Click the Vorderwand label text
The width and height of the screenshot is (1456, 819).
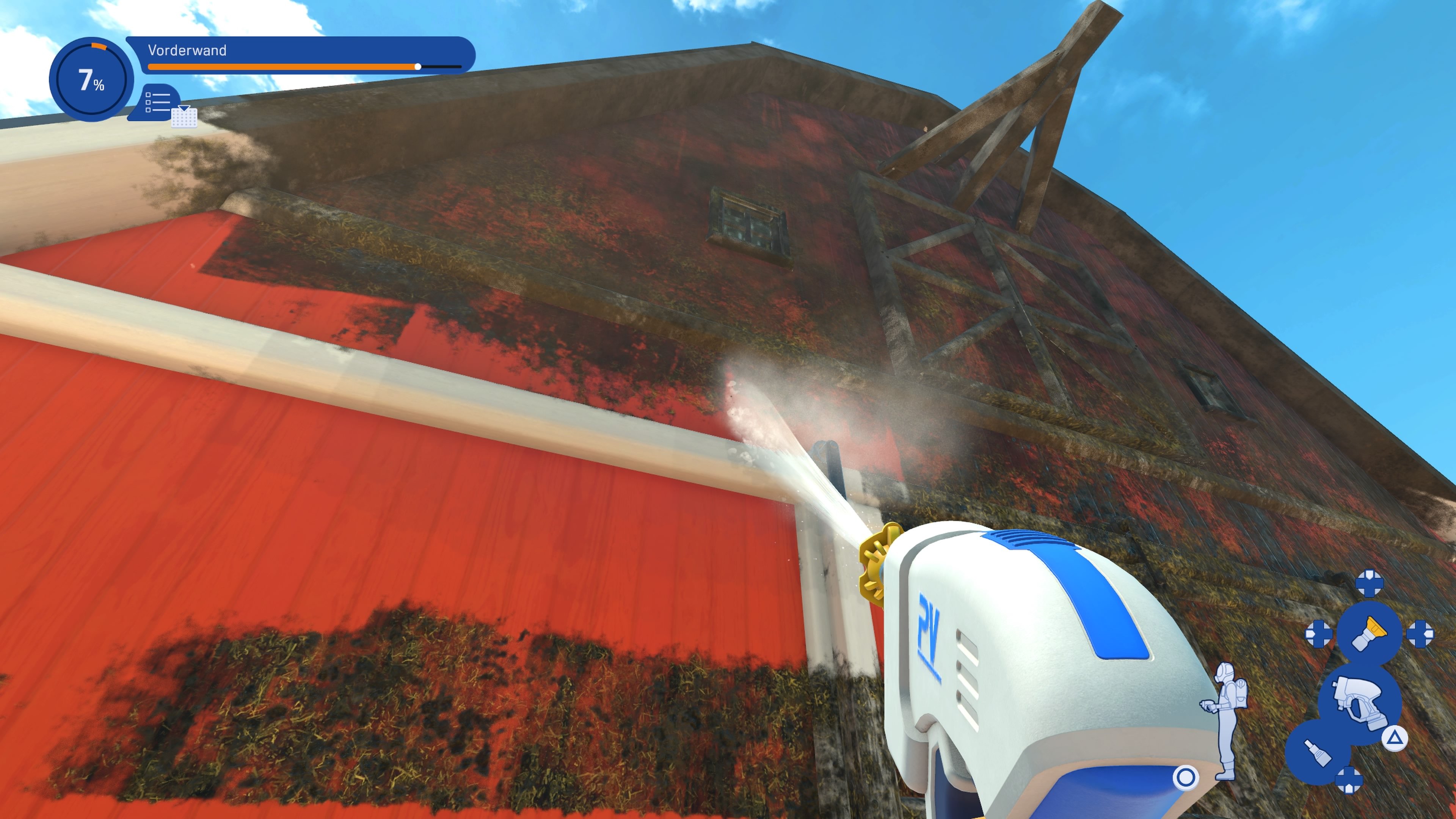pos(187,50)
